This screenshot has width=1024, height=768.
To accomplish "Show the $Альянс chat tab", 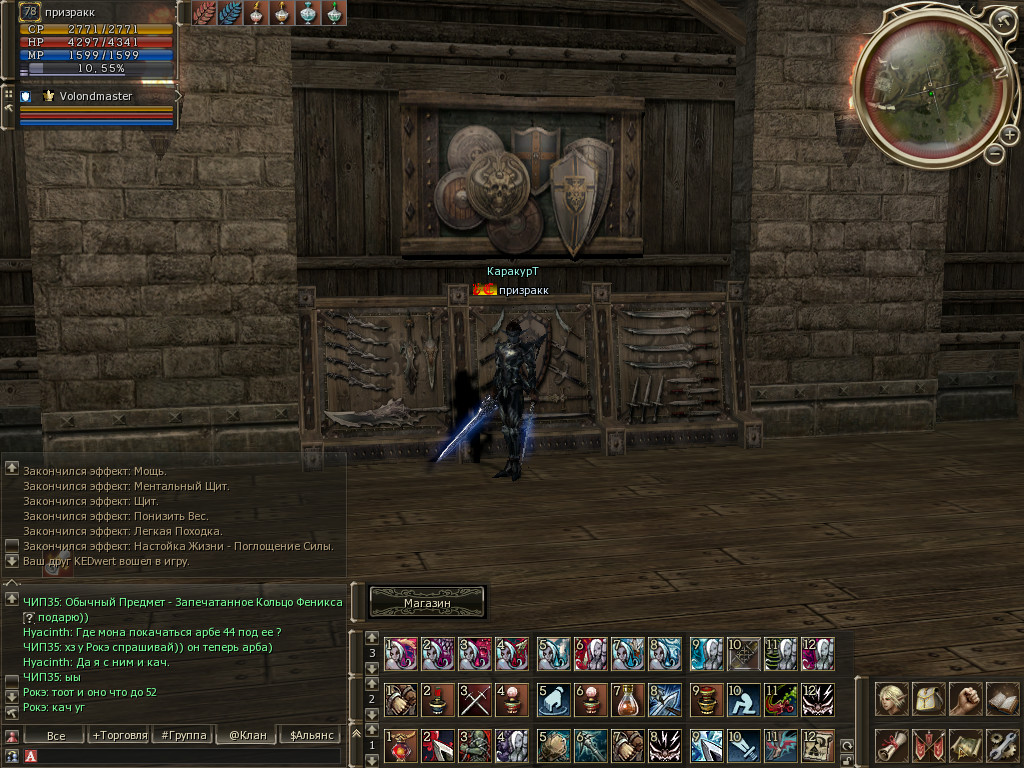I will (x=309, y=735).
